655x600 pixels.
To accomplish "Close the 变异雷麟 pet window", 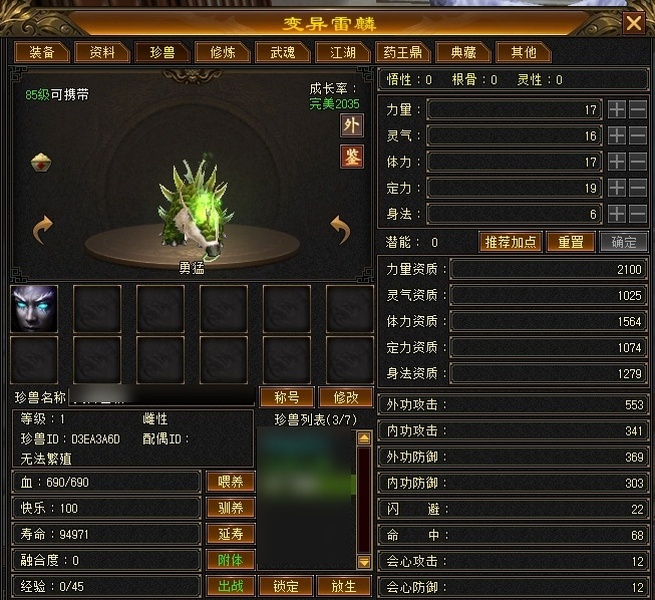I will point(633,23).
